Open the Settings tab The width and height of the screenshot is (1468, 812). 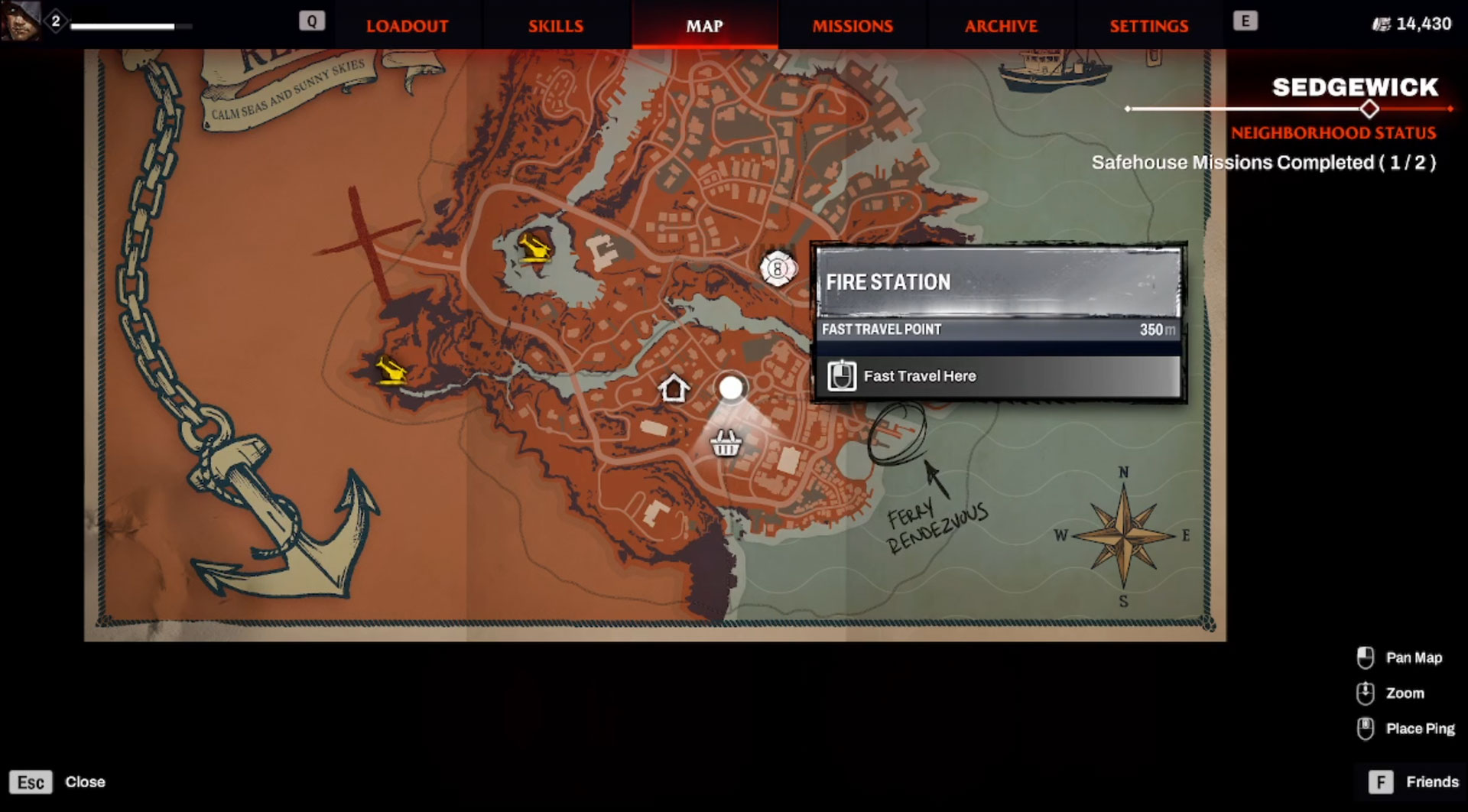1149,26
